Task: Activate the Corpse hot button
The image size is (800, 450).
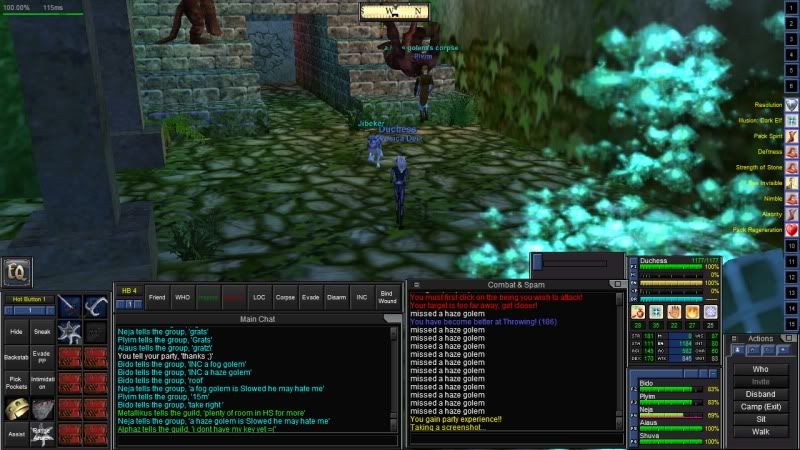Action: click(x=285, y=297)
